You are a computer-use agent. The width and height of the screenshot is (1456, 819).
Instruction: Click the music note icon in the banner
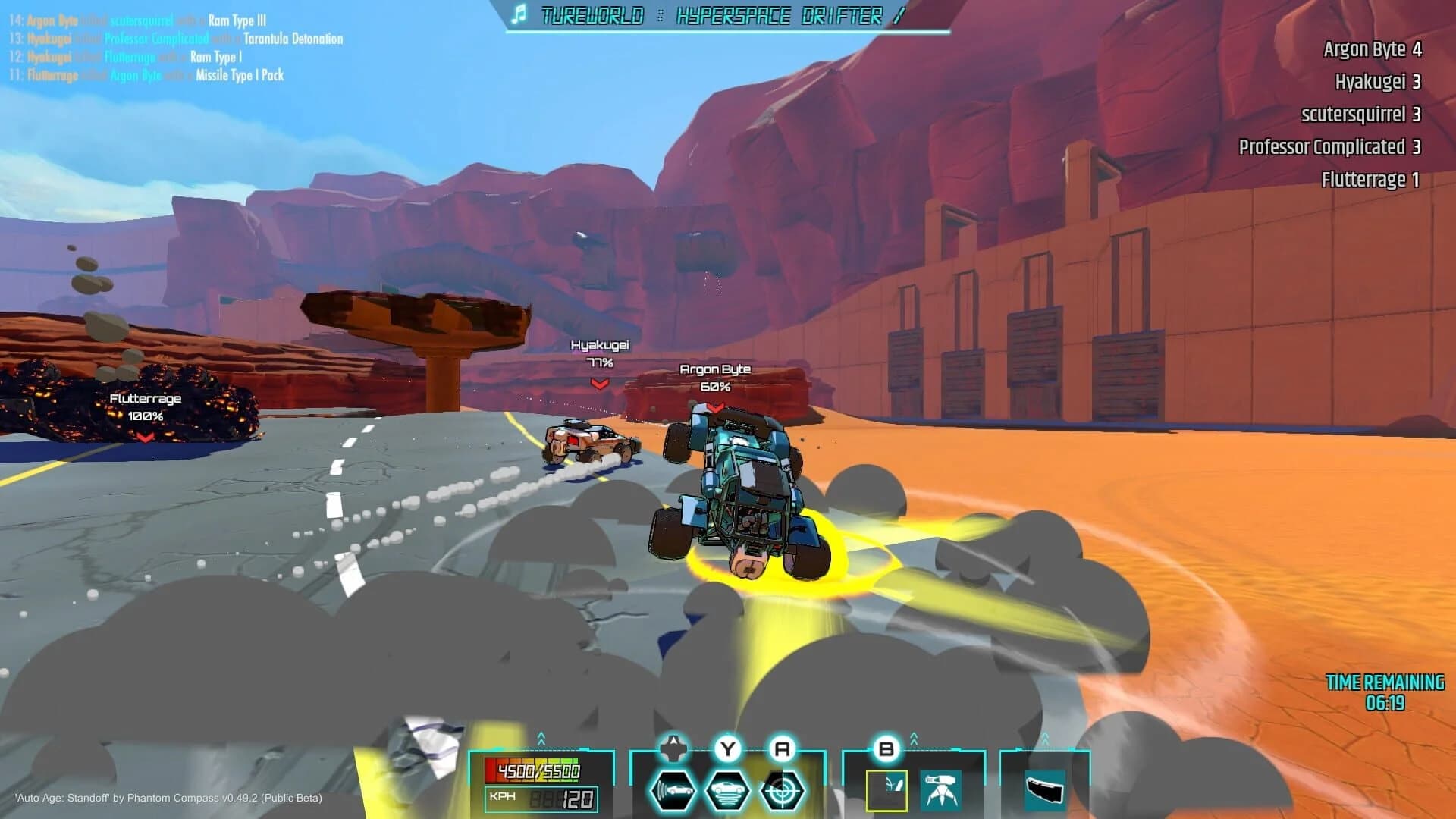(x=520, y=15)
